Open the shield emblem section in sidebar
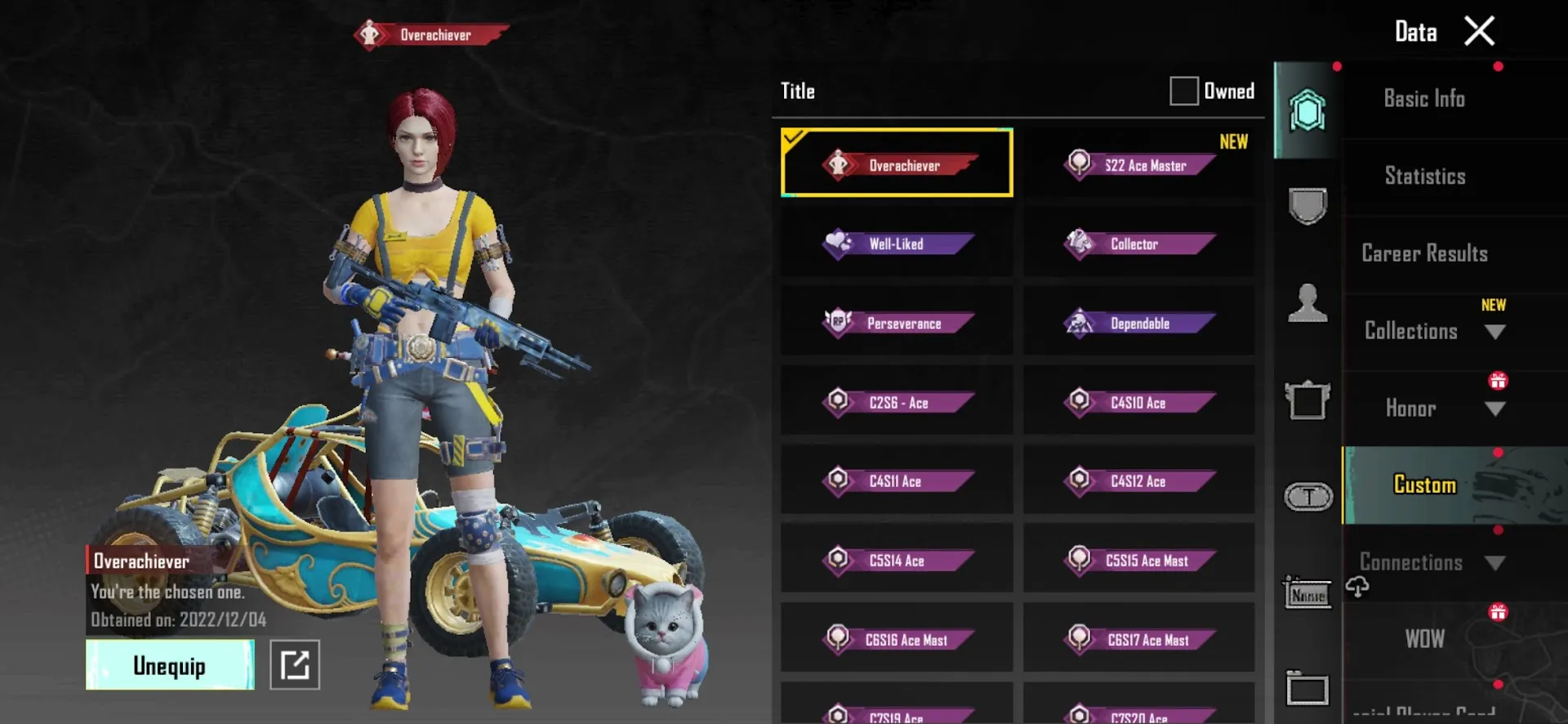The image size is (1568, 724). coord(1307,204)
